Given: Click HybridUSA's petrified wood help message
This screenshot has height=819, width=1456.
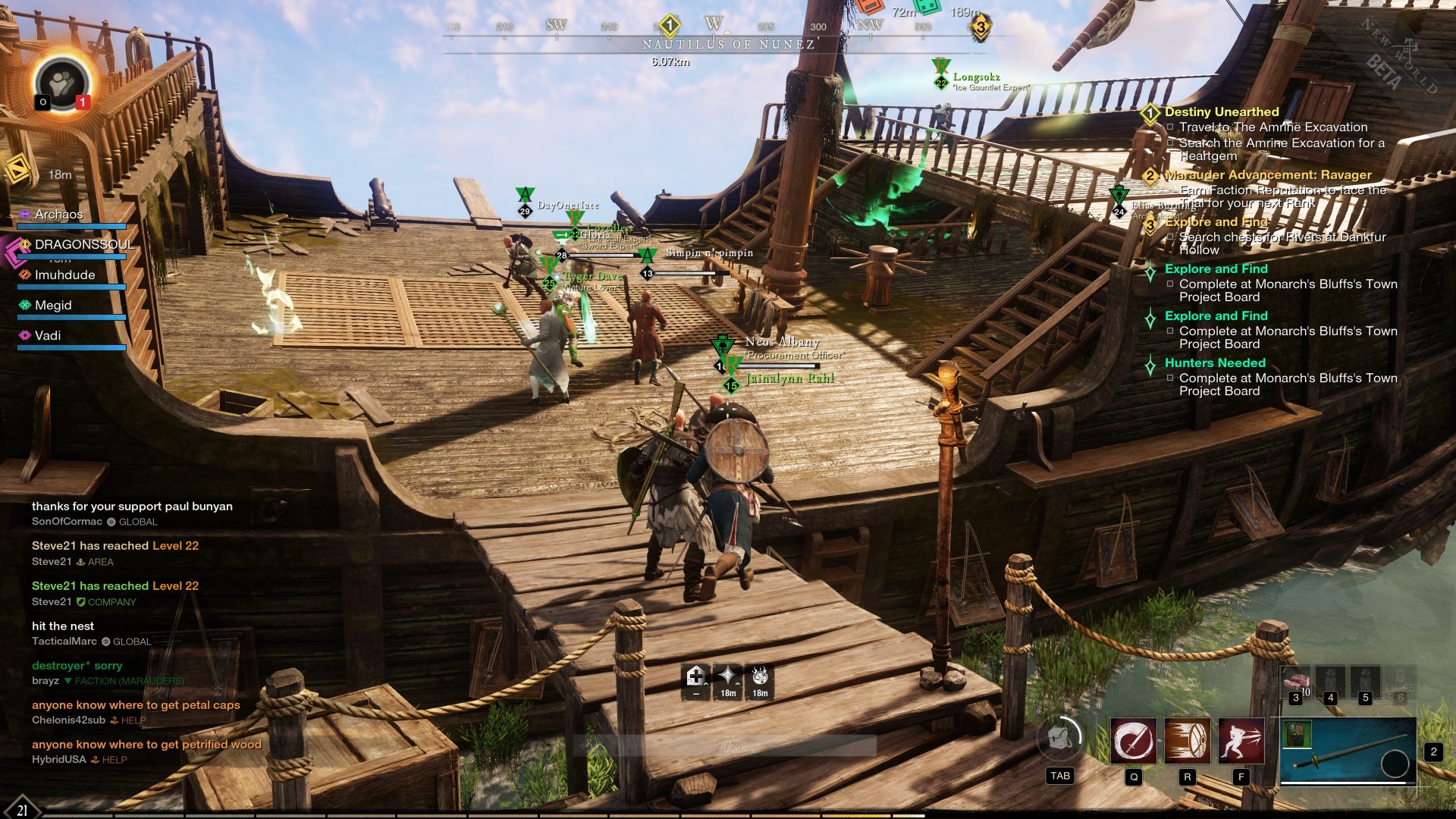Looking at the screenshot, I should (146, 745).
